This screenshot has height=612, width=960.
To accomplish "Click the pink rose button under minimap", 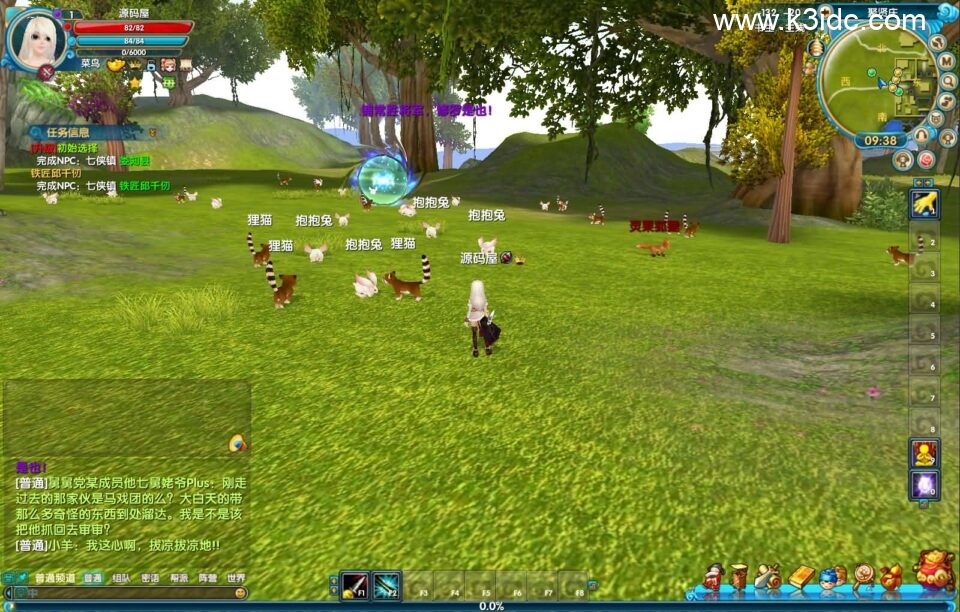I will pyautogui.click(x=926, y=159).
